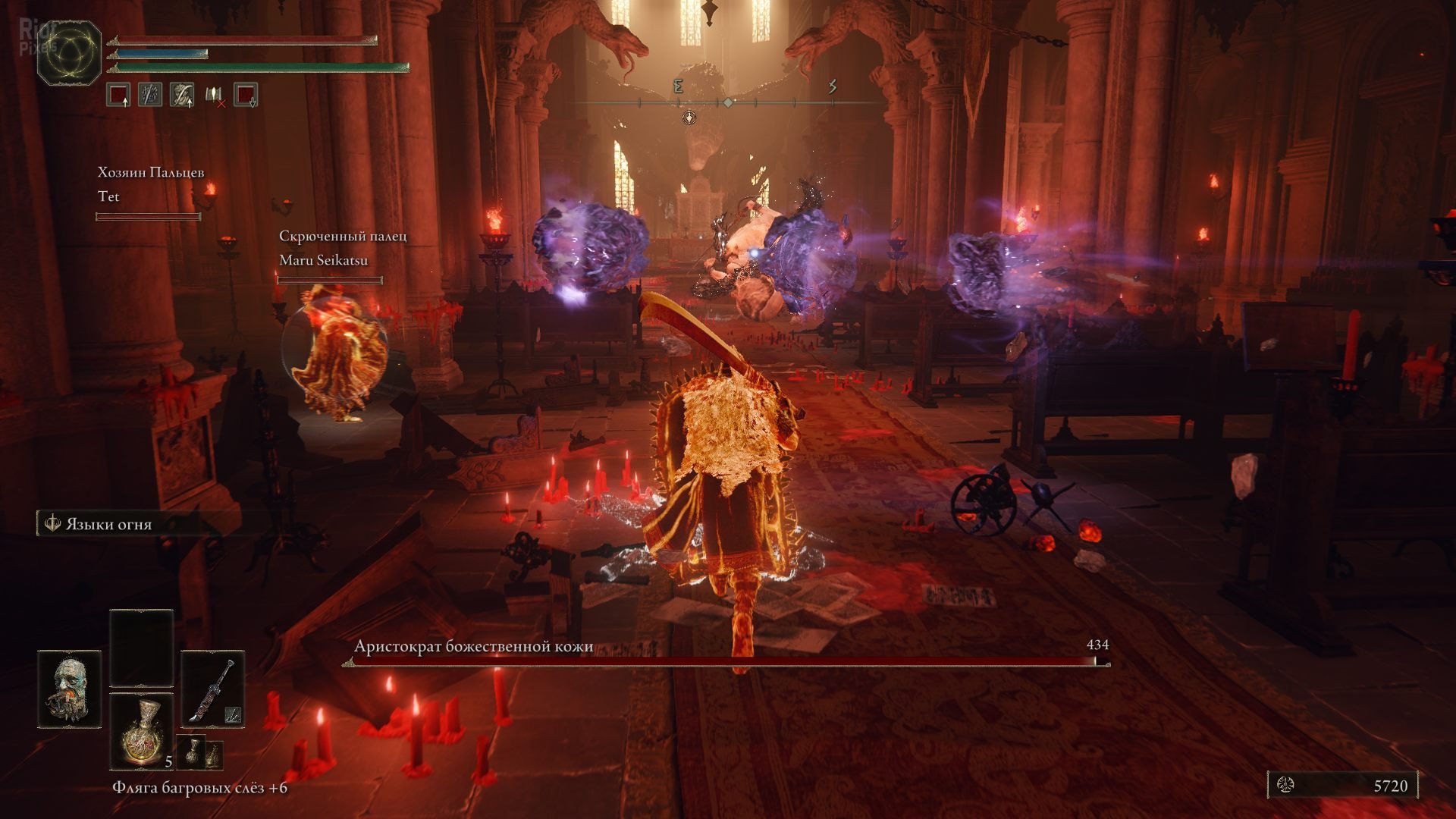Inspect the warrior with blade buff icon
This screenshot has width=1456, height=819.
click(x=182, y=95)
